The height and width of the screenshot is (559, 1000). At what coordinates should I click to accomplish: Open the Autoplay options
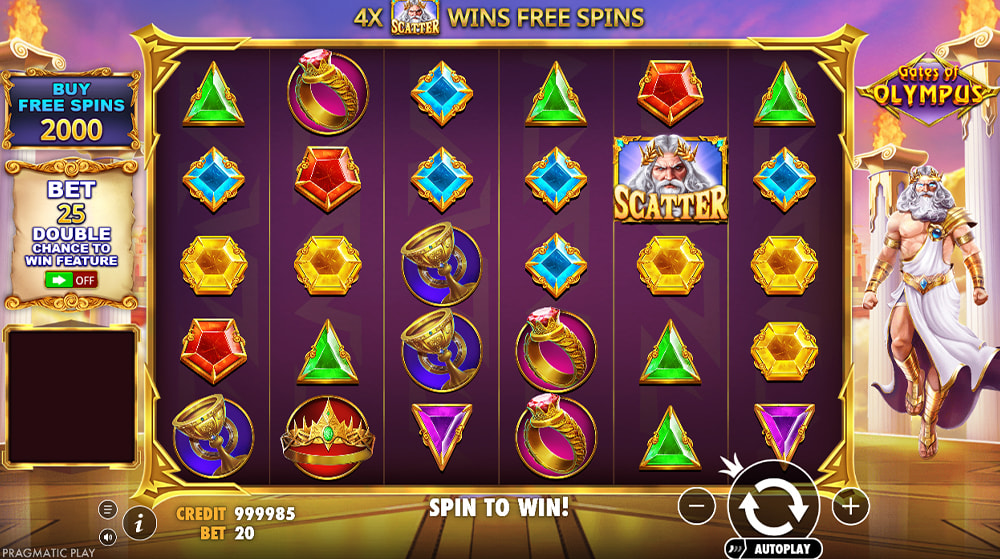772,549
